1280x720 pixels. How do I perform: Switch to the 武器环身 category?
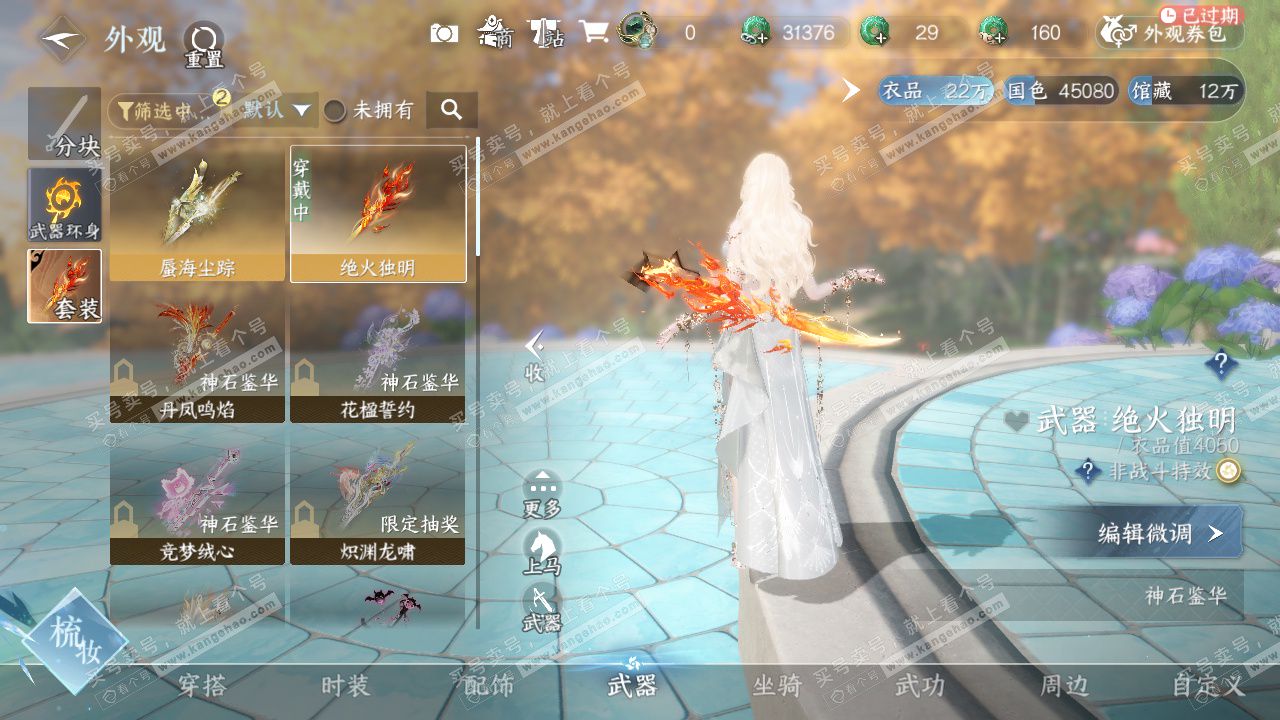click(x=64, y=204)
